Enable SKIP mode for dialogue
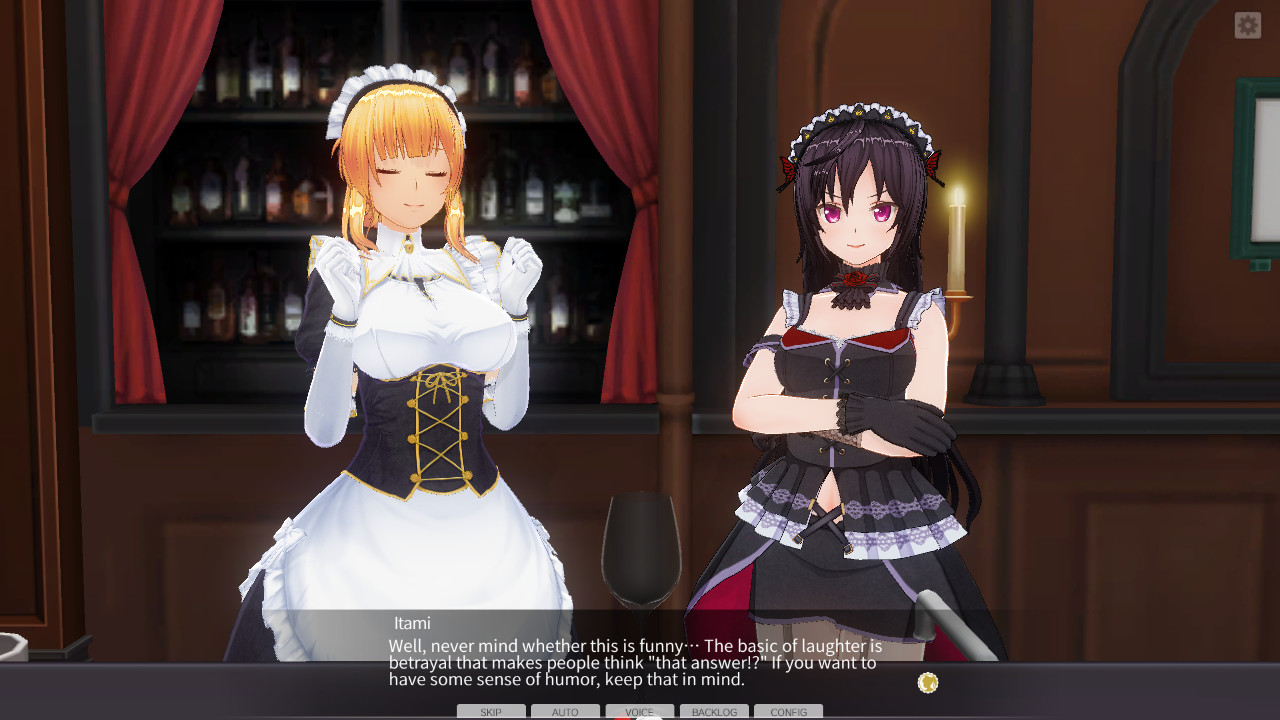This screenshot has height=720, width=1280. pyautogui.click(x=490, y=711)
